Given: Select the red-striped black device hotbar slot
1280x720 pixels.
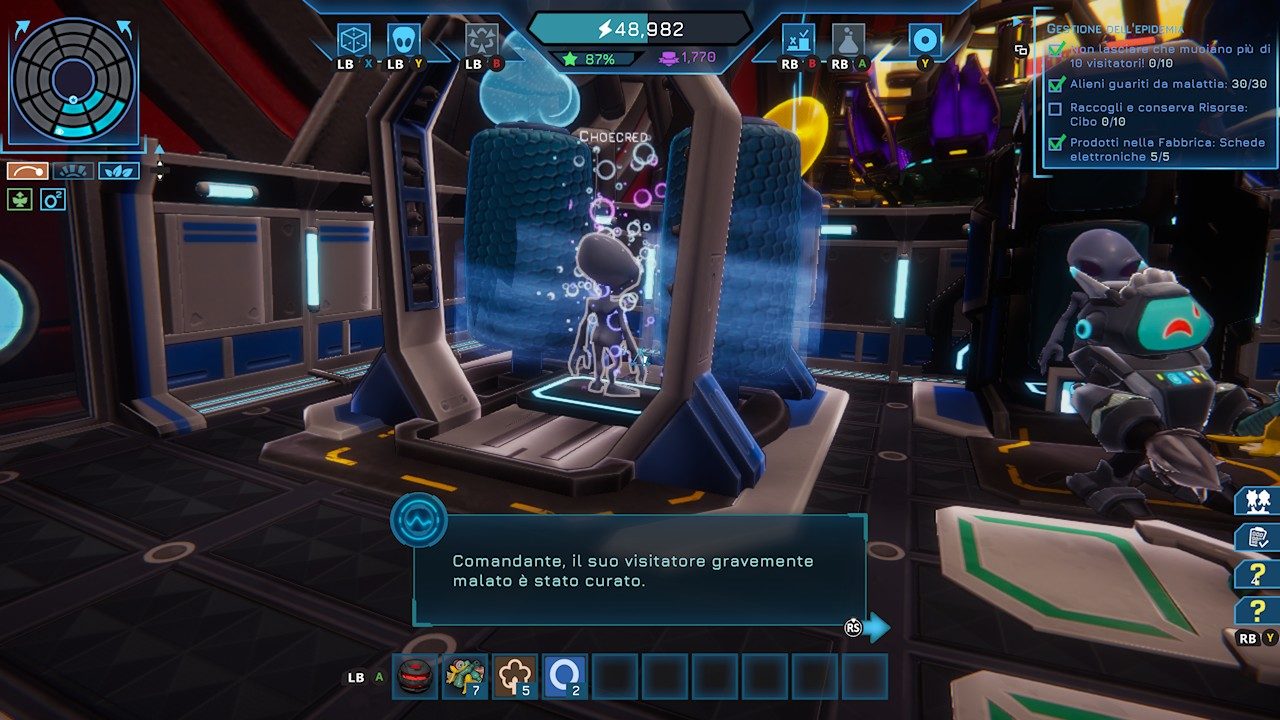Looking at the screenshot, I should 415,677.
